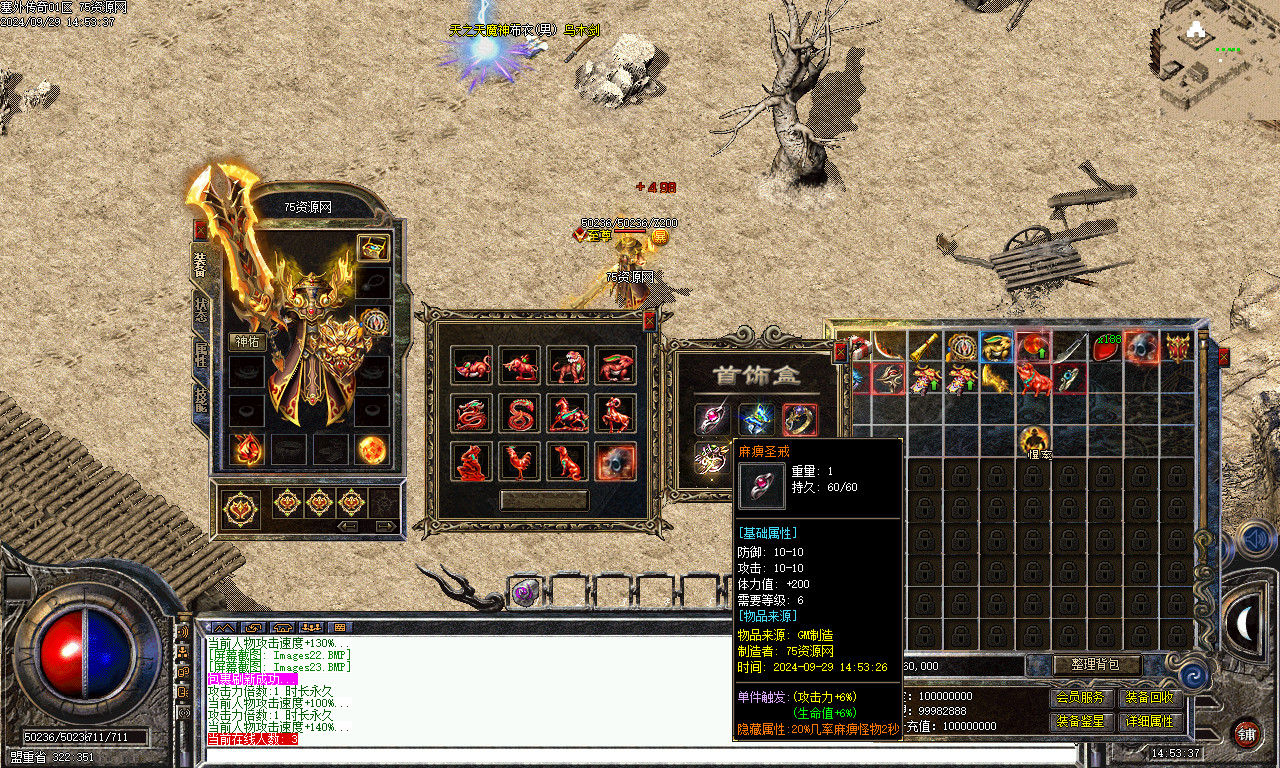Switch to the 状态 status tab
The width and height of the screenshot is (1280, 768).
tap(200, 310)
